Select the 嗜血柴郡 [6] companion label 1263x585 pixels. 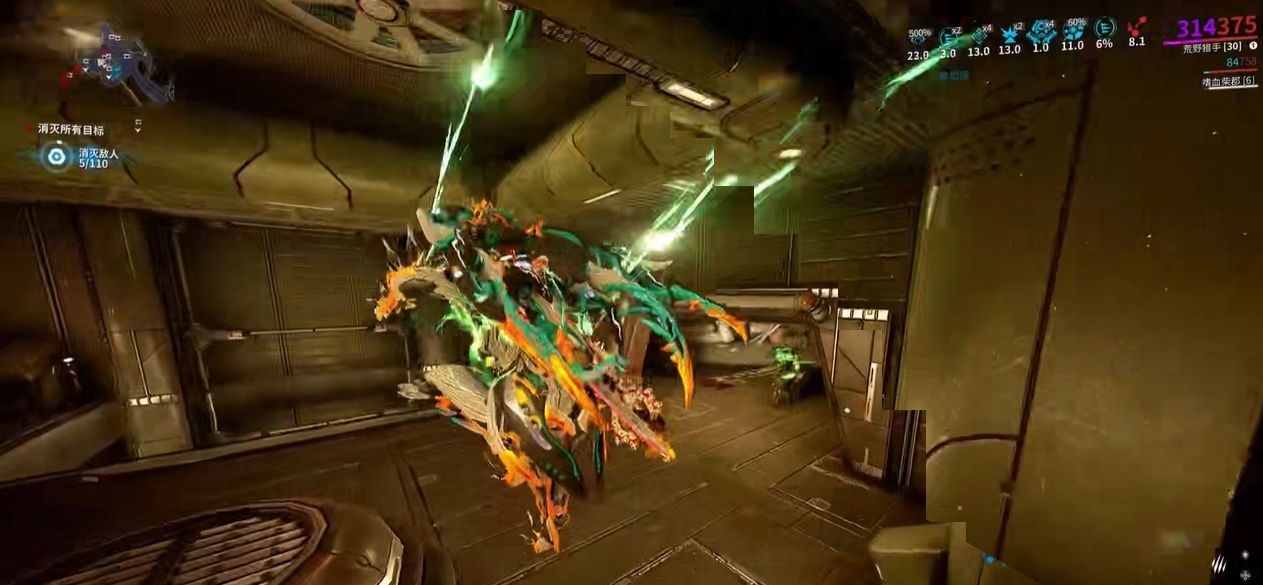[x=1229, y=82]
